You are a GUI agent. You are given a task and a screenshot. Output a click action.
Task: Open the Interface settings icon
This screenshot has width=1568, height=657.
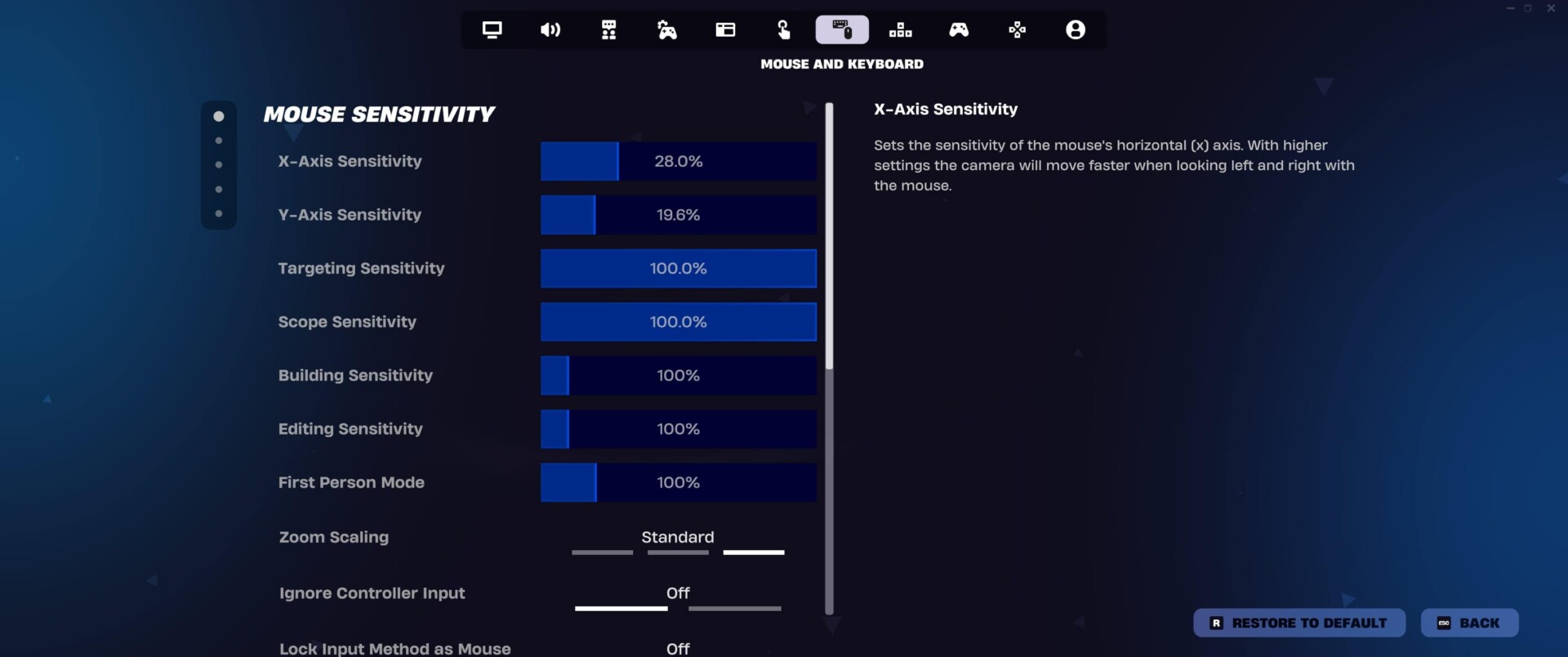pyautogui.click(x=725, y=29)
